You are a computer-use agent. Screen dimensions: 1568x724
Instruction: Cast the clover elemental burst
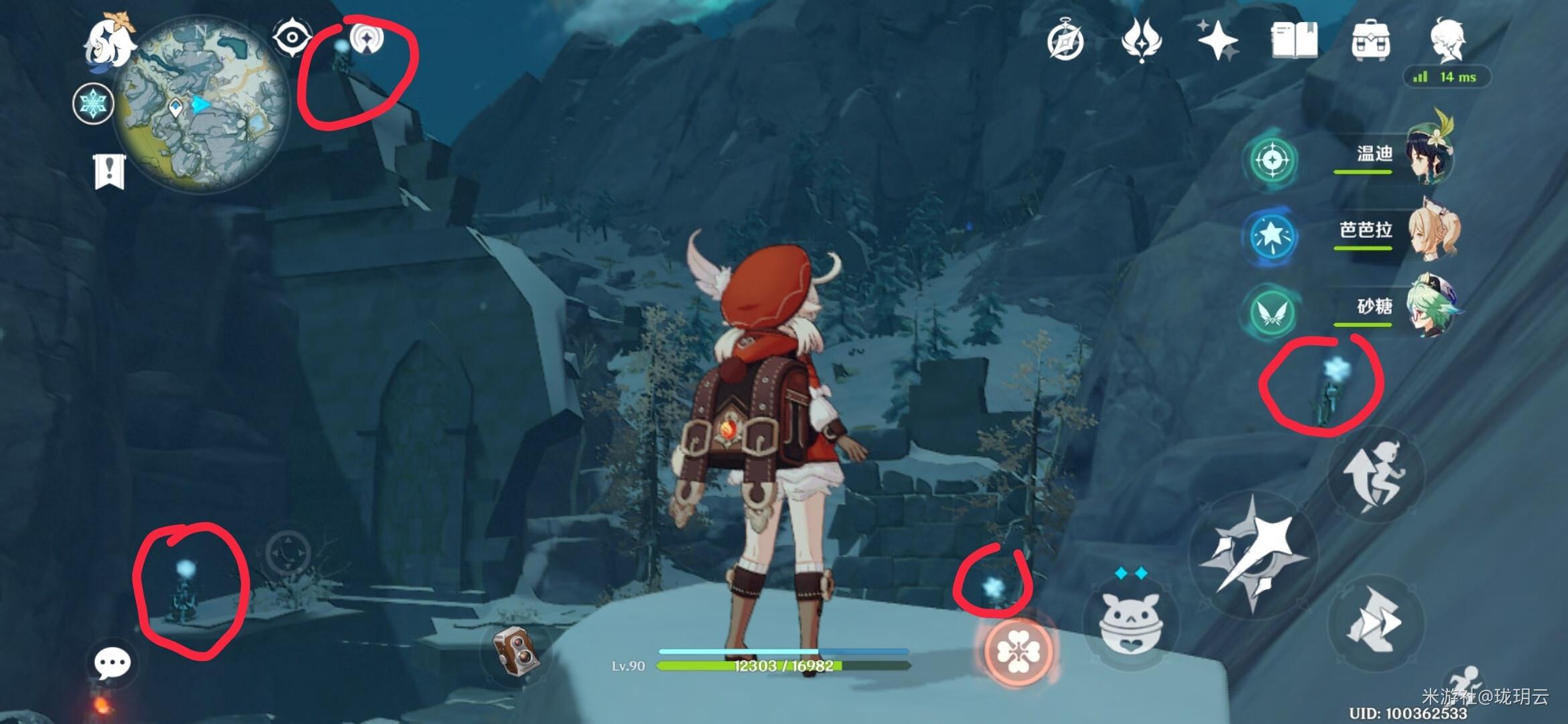[1017, 652]
